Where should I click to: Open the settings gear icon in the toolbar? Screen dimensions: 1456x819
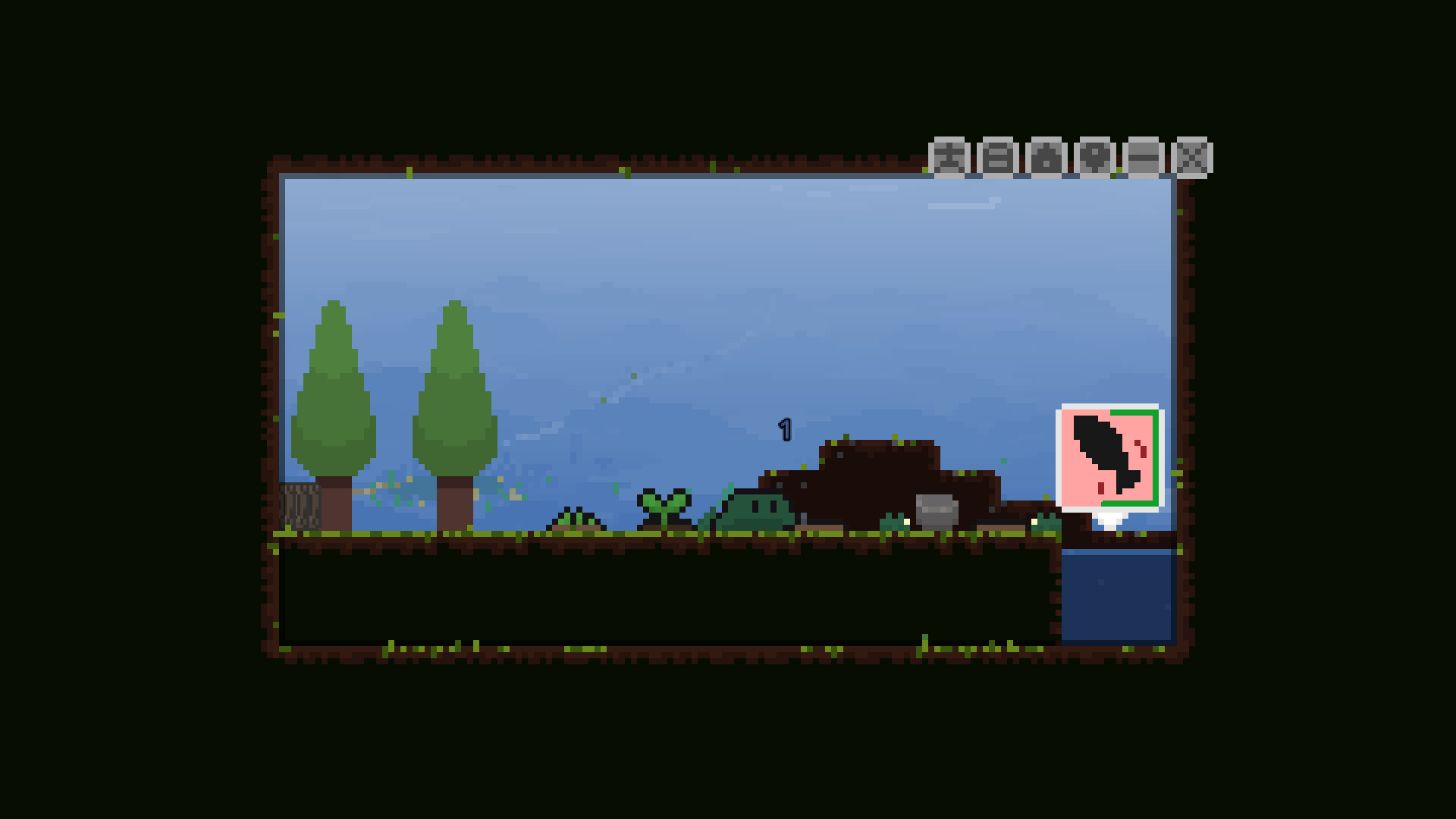(x=1095, y=158)
